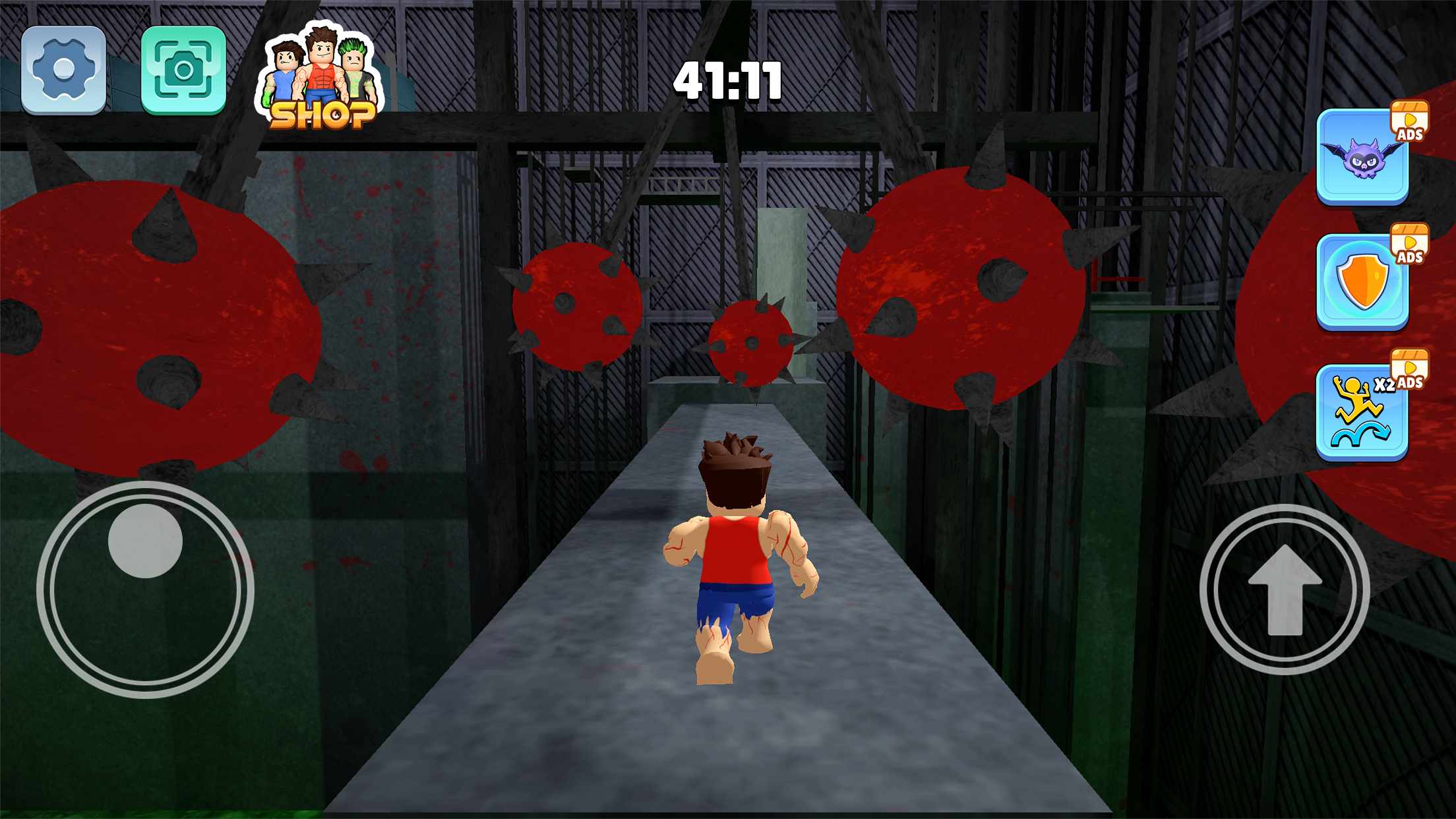Activate the orange shield power-up
The image size is (1456, 819).
[x=1362, y=282]
